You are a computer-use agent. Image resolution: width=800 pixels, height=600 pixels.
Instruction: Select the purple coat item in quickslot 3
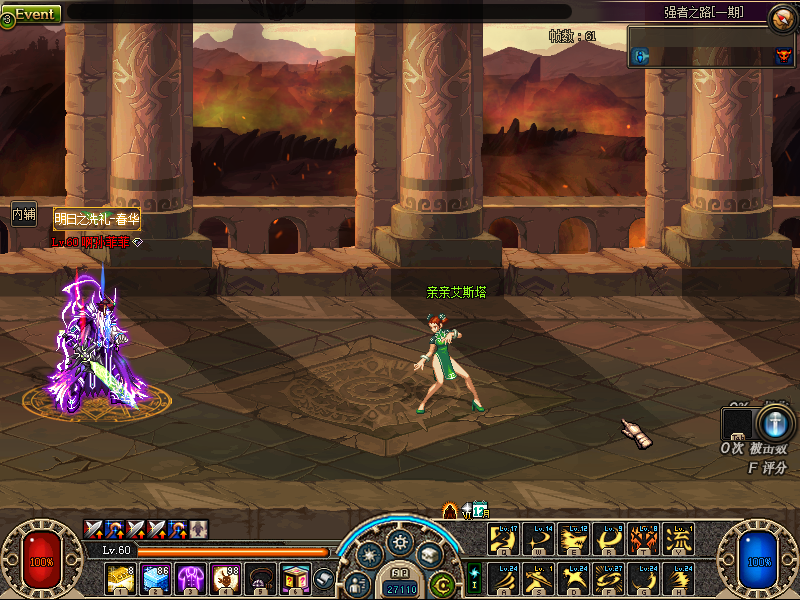pyautogui.click(x=189, y=578)
